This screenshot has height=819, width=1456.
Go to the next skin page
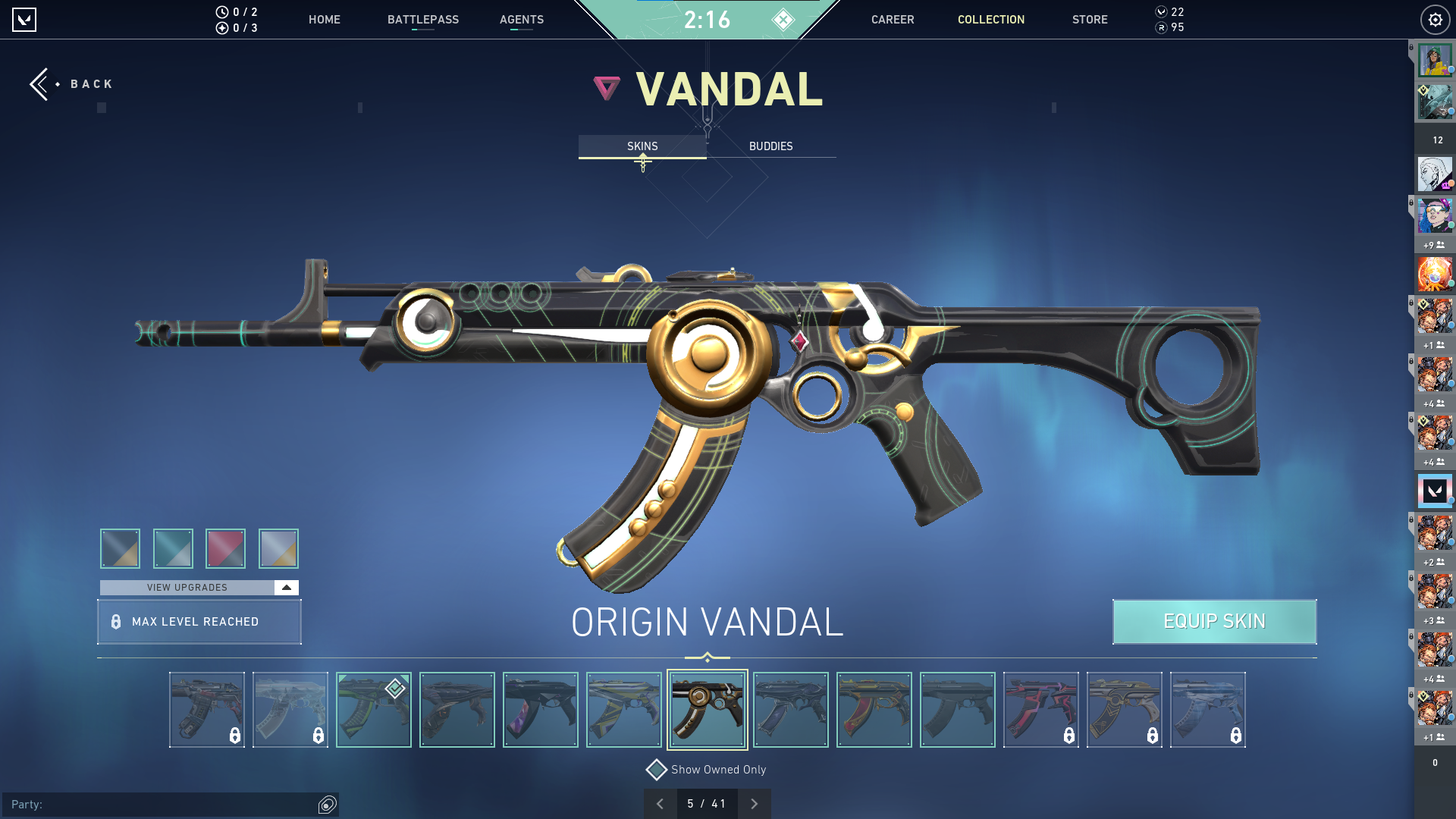point(754,804)
